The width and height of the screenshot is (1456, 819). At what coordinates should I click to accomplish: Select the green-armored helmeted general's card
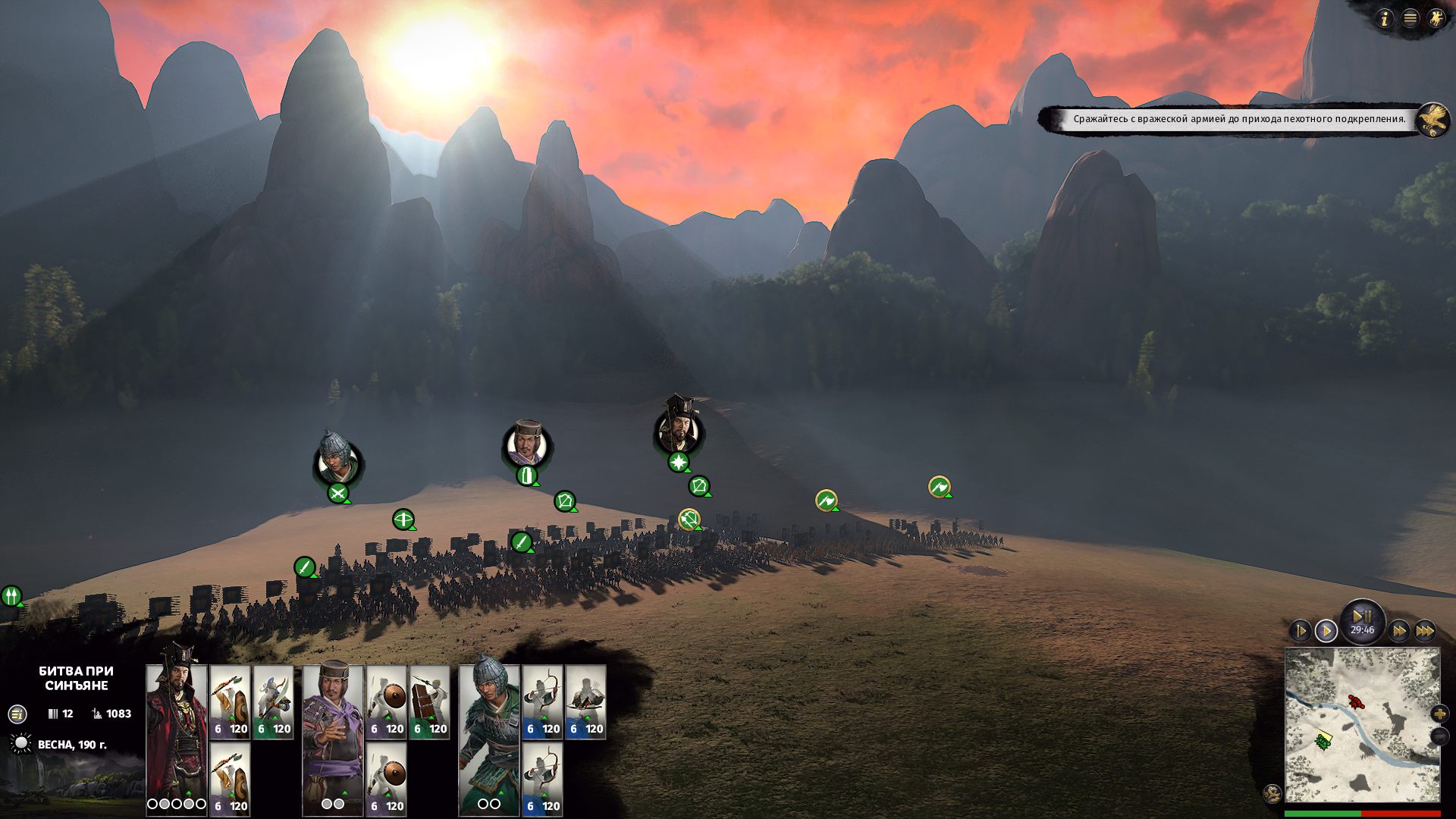489,732
